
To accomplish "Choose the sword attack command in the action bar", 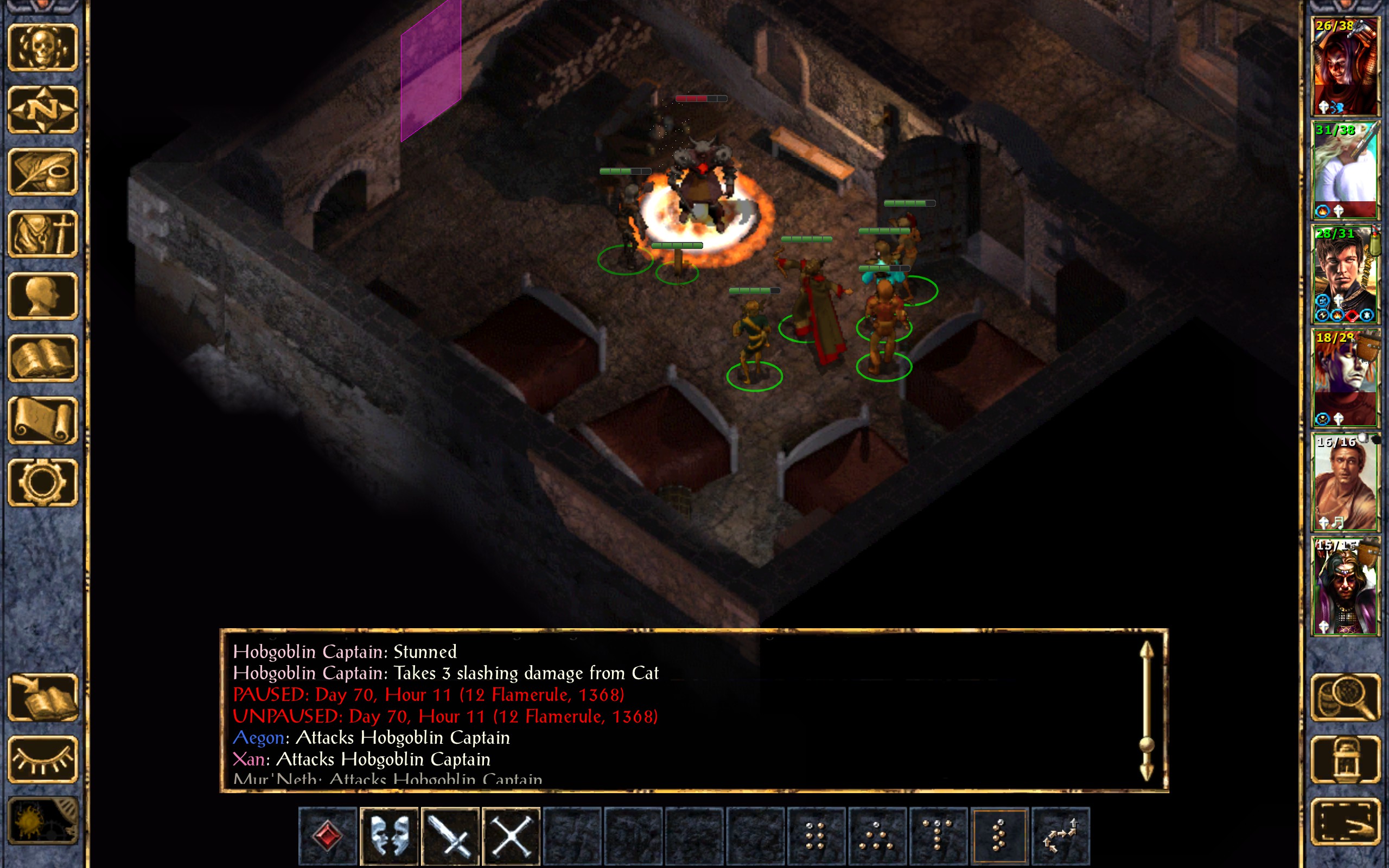I will 450,836.
